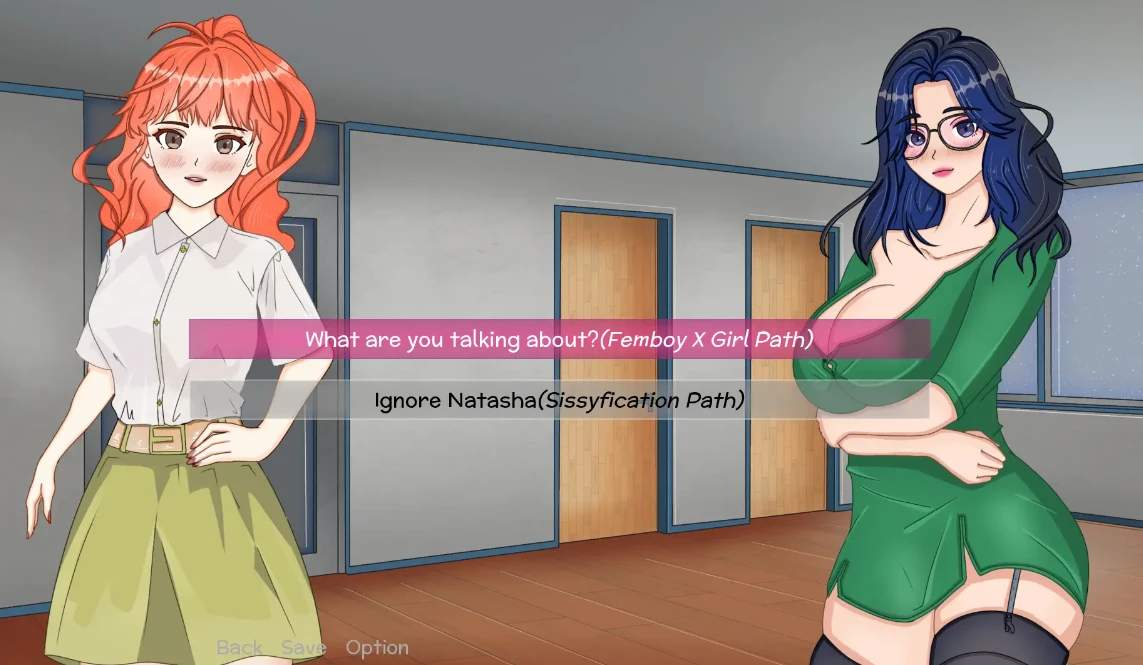Screen dimensions: 1143x665
Task: Open the Option menu
Action: click(x=377, y=648)
